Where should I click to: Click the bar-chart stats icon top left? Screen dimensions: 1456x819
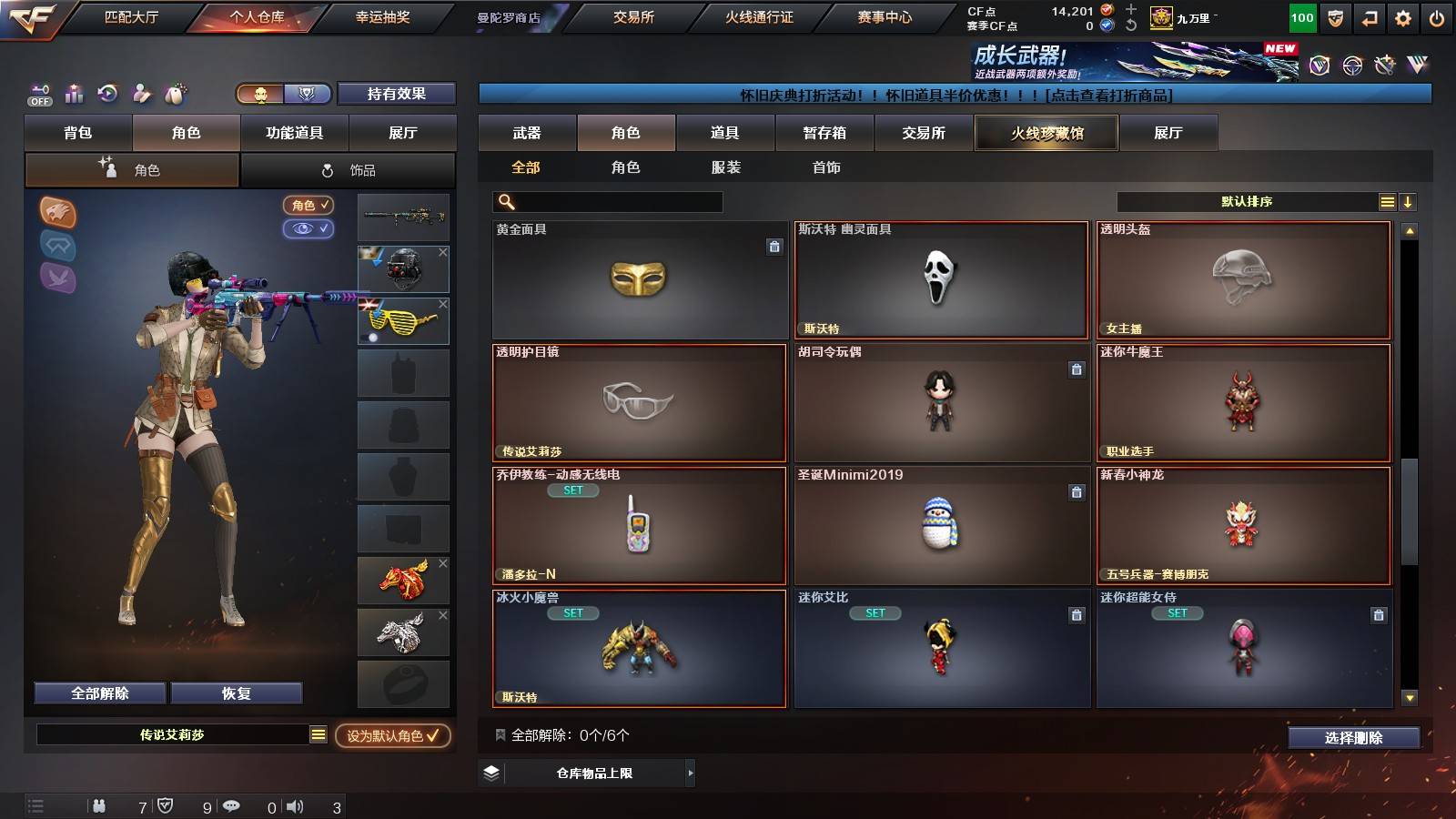pyautogui.click(x=74, y=94)
